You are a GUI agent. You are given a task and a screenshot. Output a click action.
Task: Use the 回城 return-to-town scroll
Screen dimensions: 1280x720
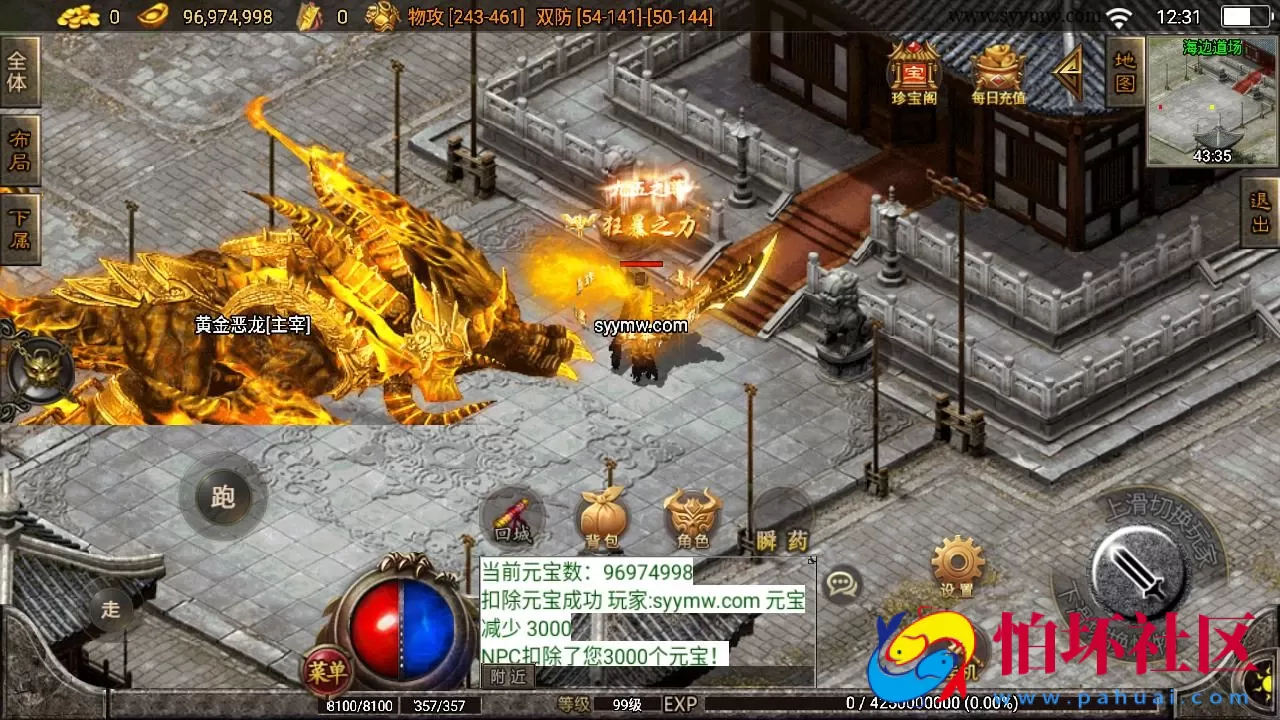(512, 518)
